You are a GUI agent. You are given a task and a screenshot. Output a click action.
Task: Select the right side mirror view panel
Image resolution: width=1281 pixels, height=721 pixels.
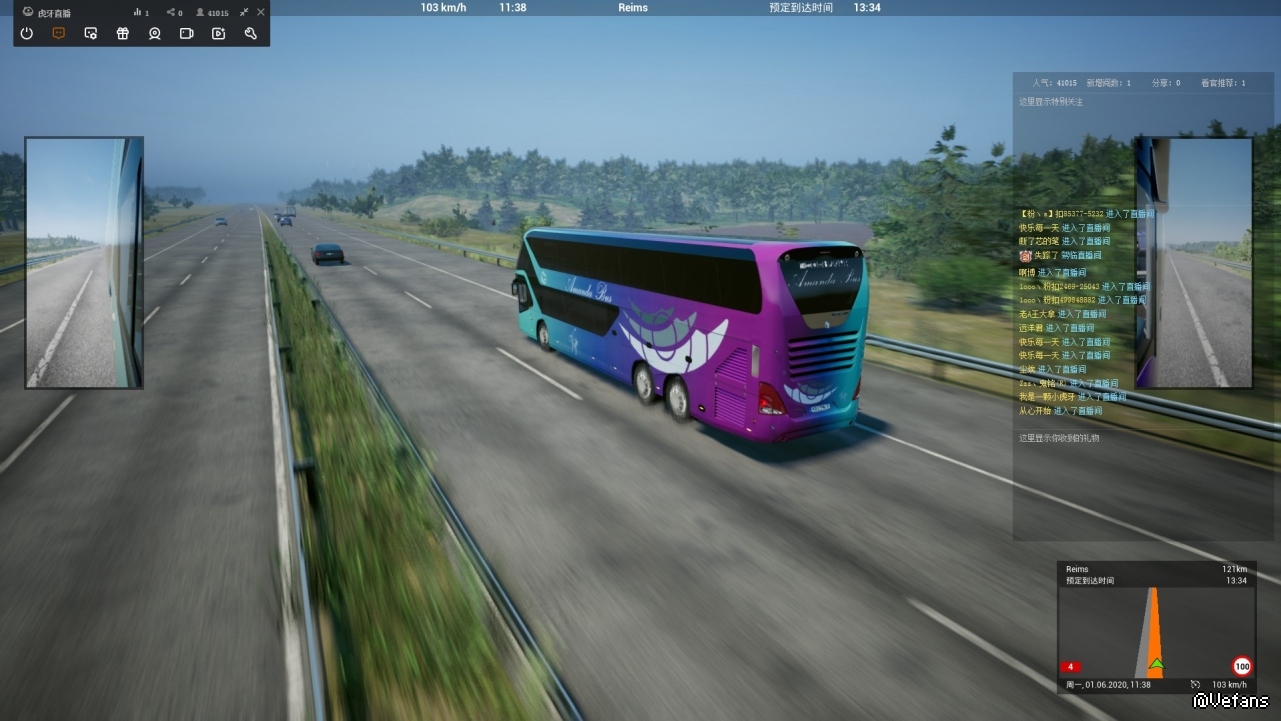click(x=1194, y=262)
